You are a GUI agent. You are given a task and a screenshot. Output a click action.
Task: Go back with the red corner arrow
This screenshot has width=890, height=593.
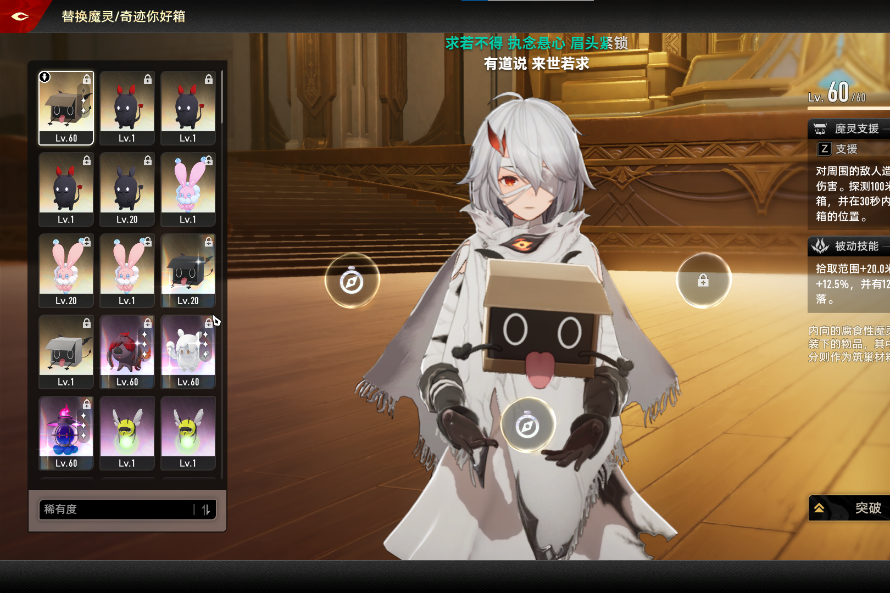coord(20,16)
